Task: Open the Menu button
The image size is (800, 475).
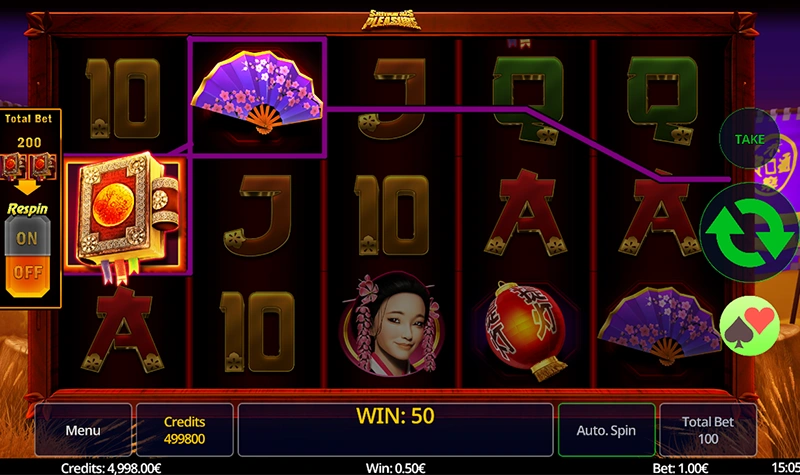Action: point(83,430)
